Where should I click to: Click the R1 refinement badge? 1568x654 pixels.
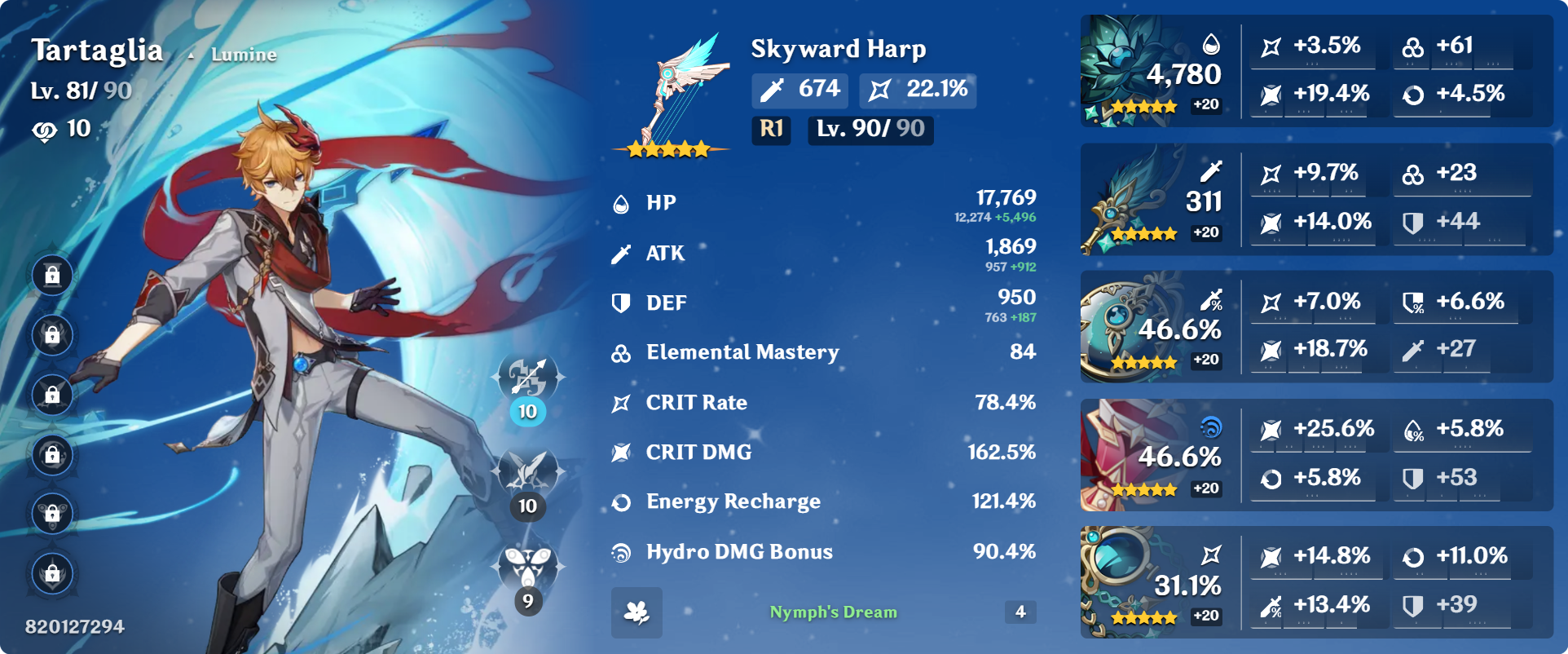pos(769,130)
